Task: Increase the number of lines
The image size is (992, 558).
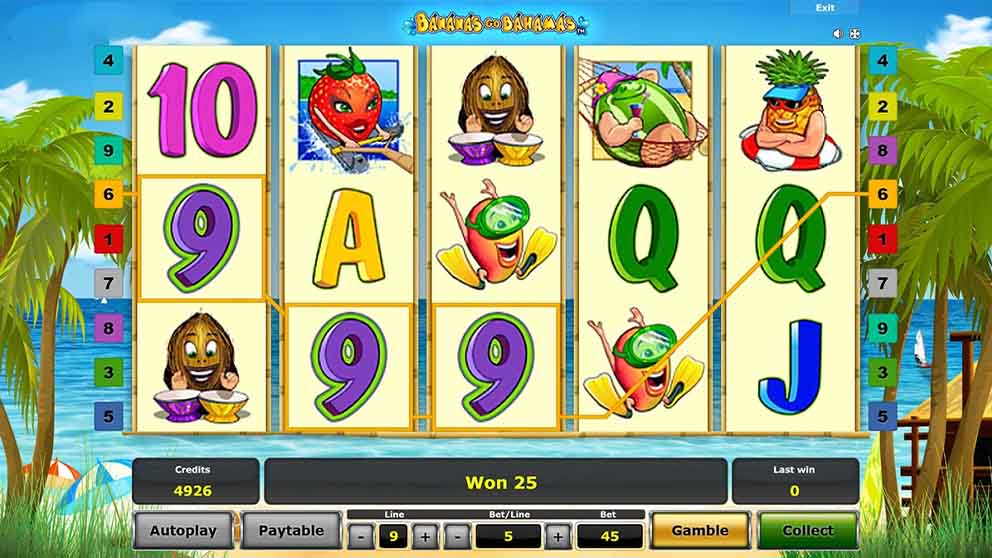Action: tap(426, 536)
